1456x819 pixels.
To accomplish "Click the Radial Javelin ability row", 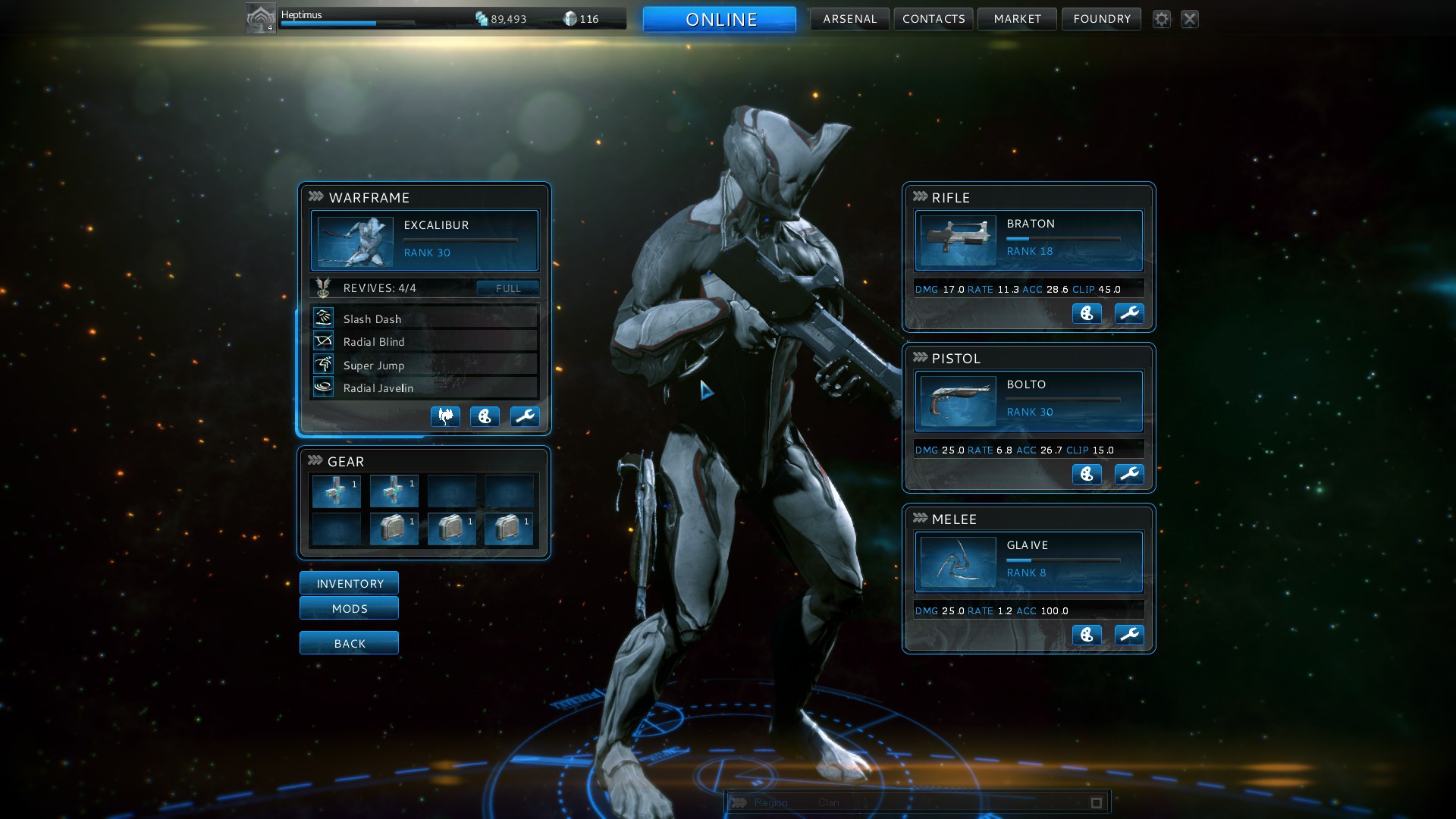I will [x=424, y=388].
